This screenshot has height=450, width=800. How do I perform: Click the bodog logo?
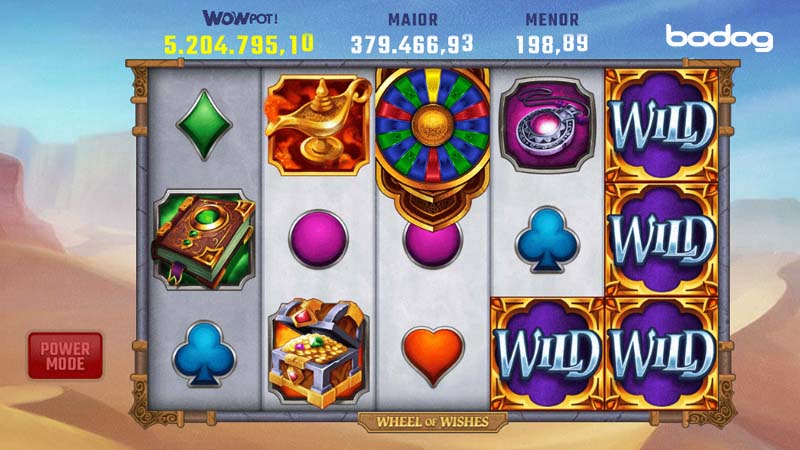tap(719, 38)
